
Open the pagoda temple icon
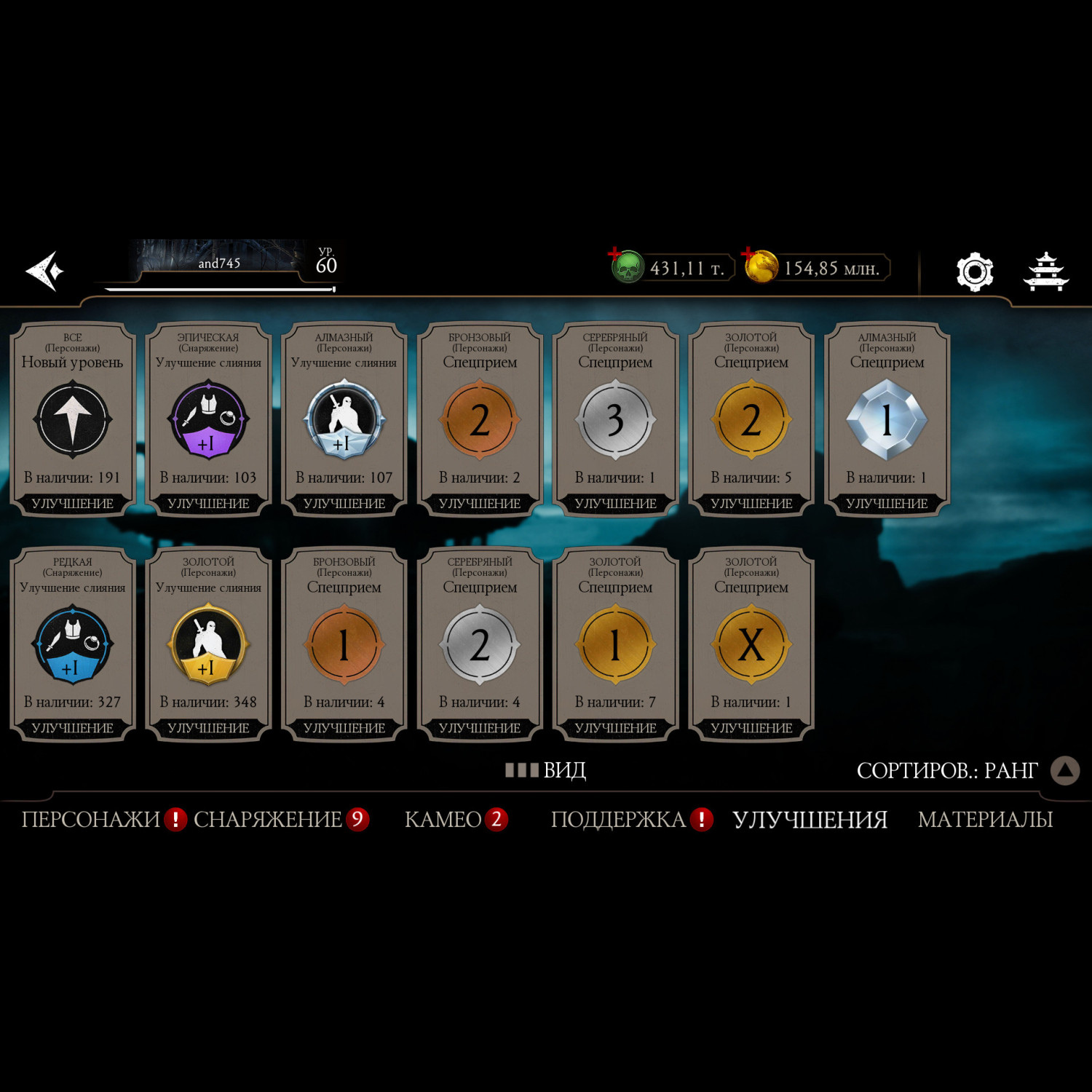[1046, 272]
